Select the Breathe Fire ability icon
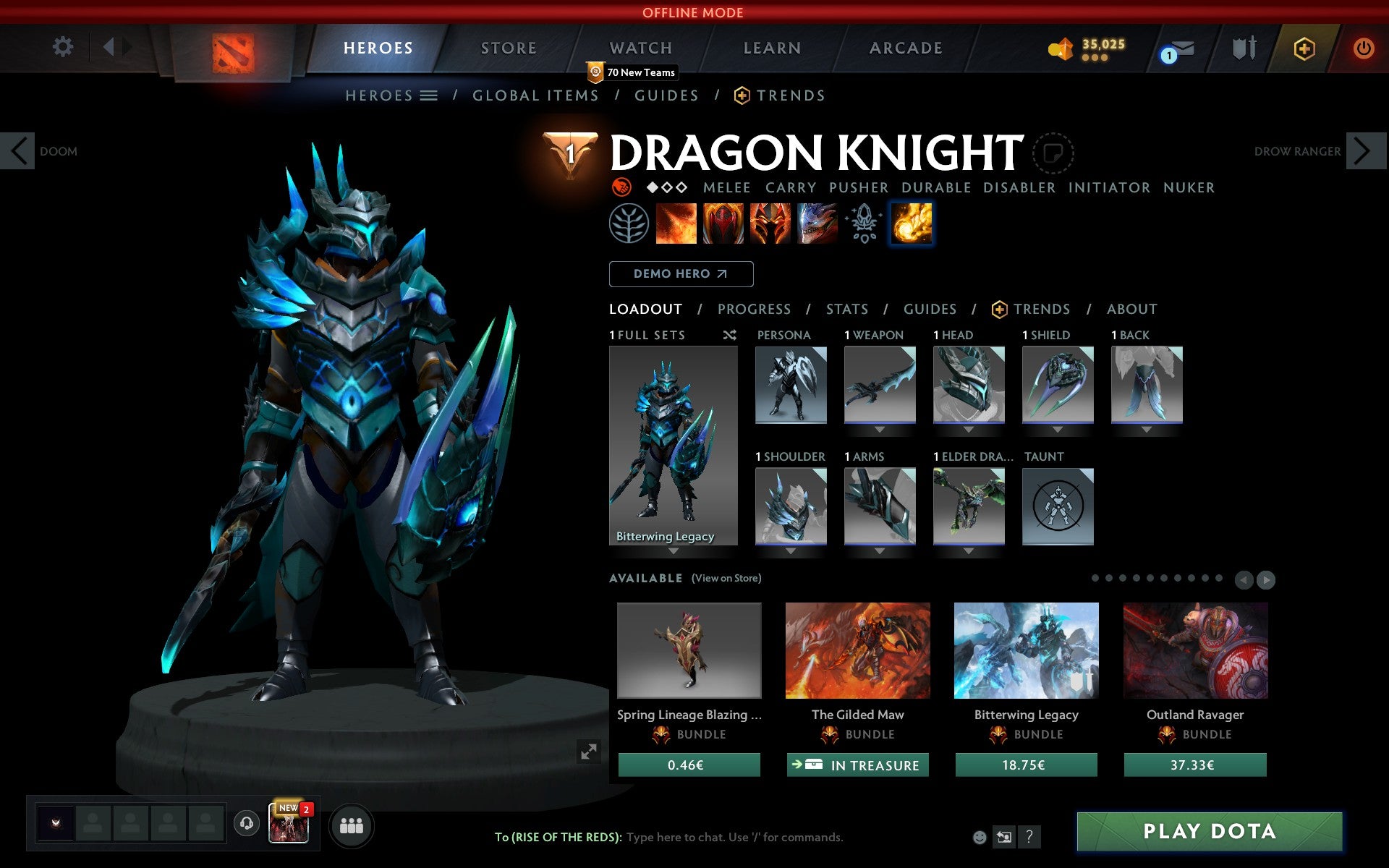This screenshot has height=868, width=1389. (676, 224)
